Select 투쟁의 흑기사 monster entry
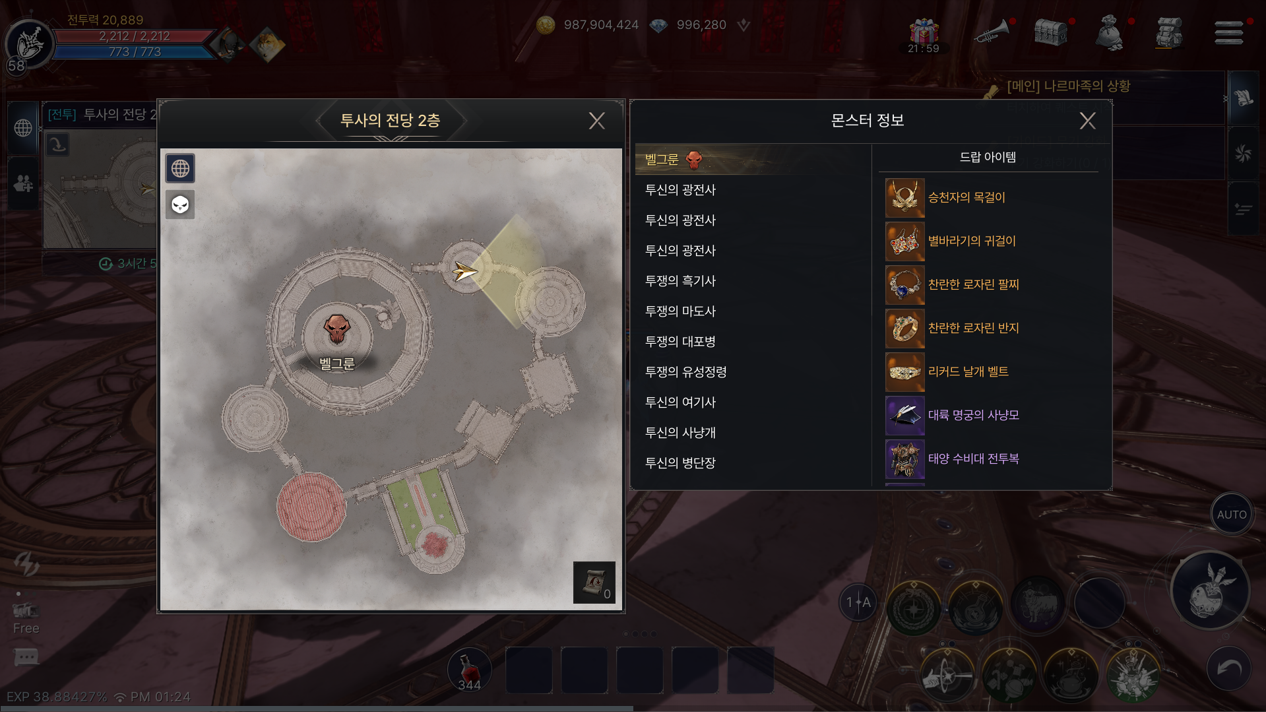Screen dimensions: 1266x712 click(x=680, y=281)
